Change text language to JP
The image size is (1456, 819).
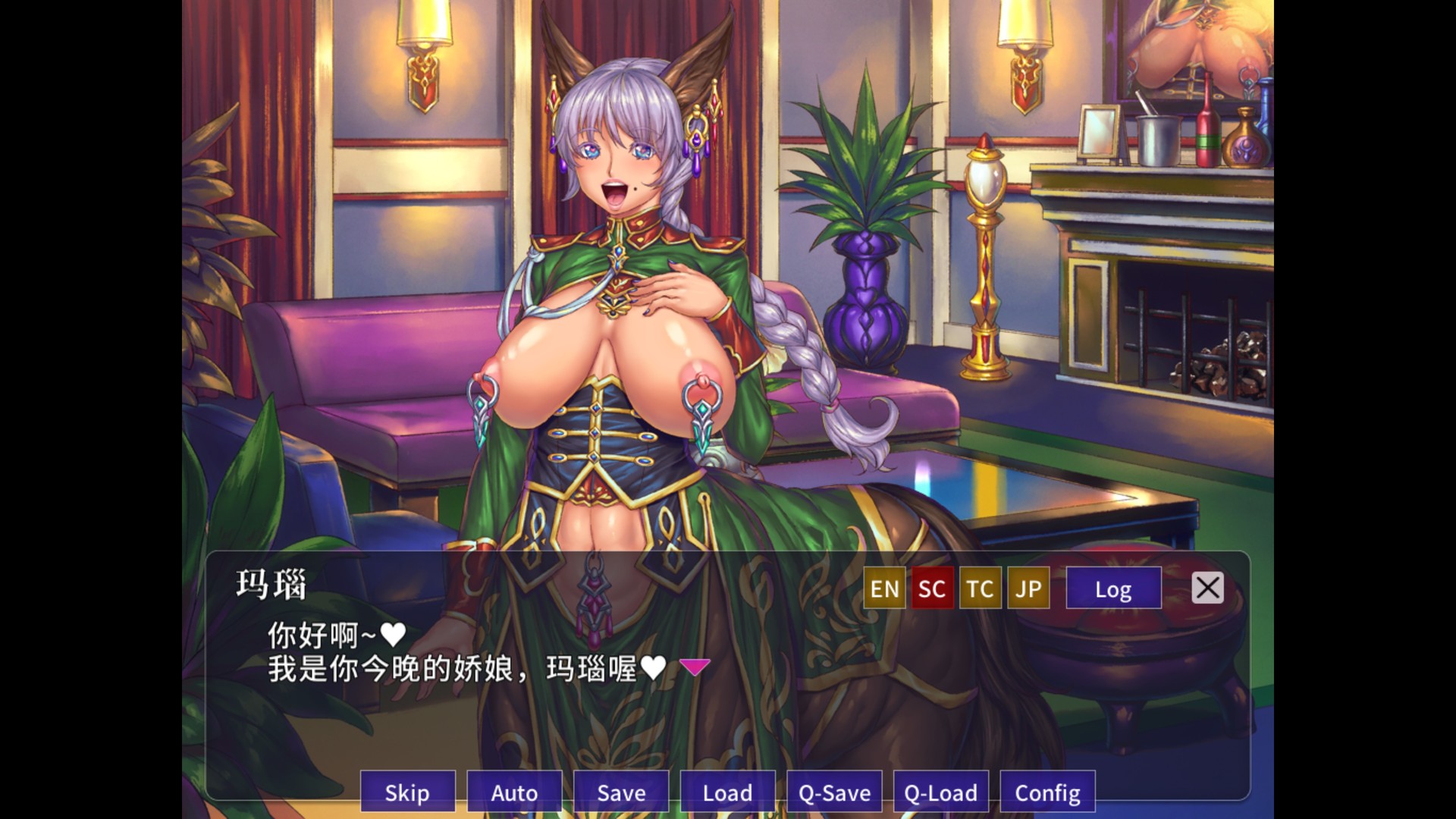(x=1028, y=588)
